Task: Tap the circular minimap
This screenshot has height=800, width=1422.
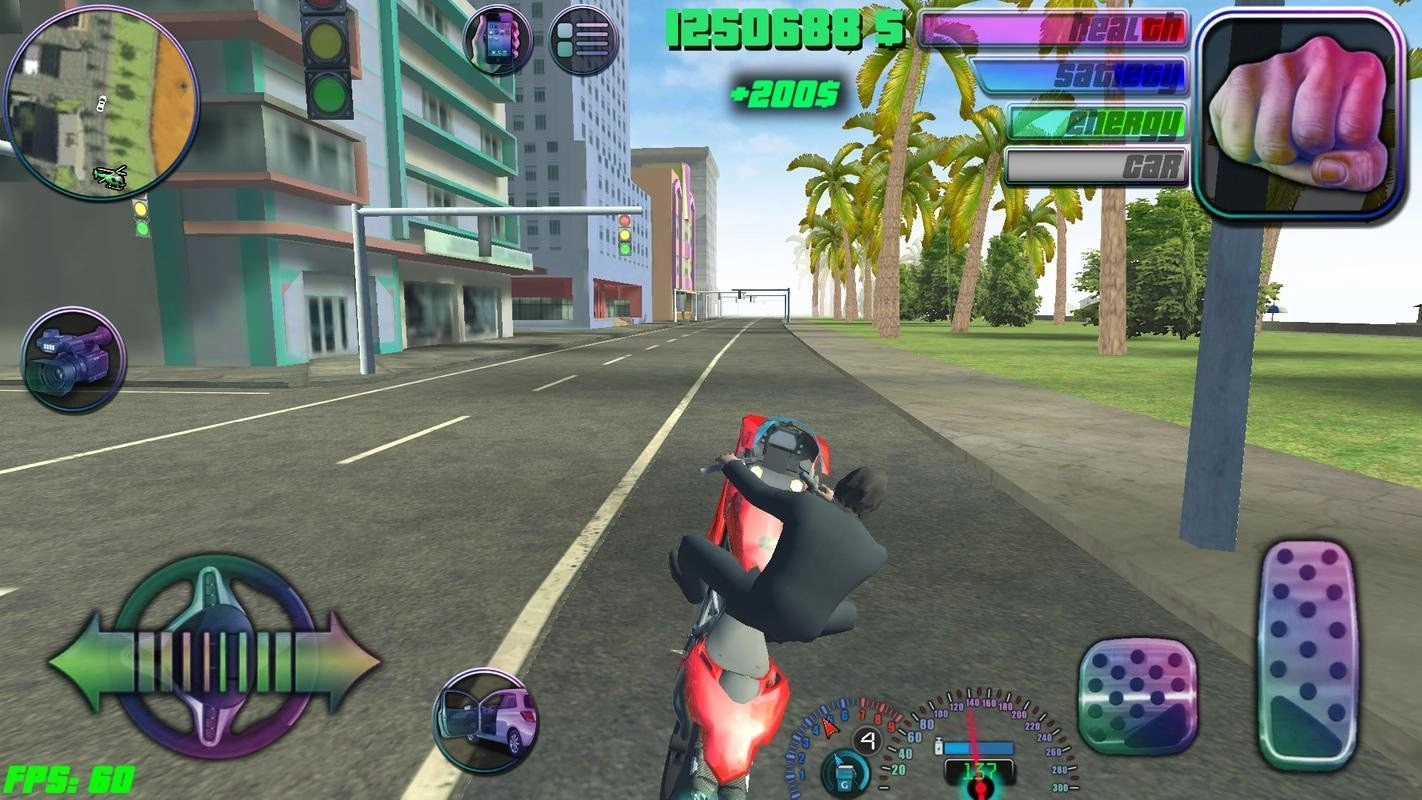Action: point(101,103)
